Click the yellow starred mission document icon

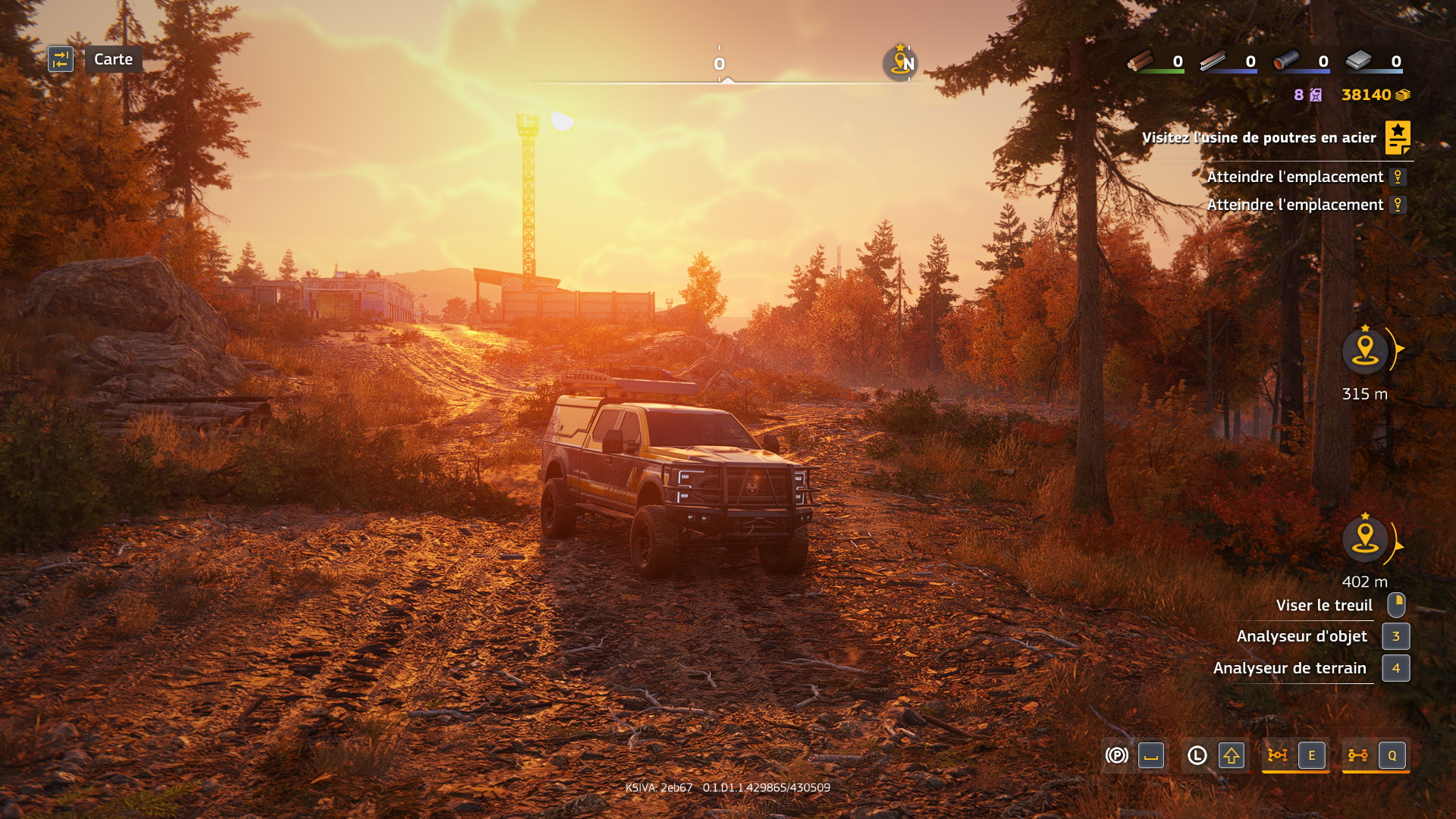(x=1397, y=137)
